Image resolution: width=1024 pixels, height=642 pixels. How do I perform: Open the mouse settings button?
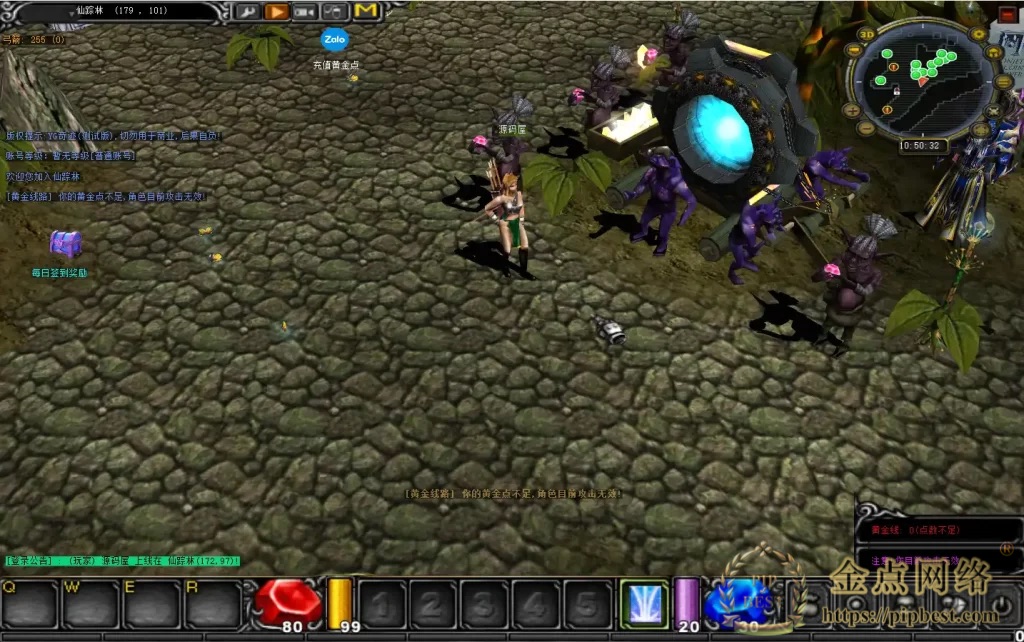click(334, 12)
